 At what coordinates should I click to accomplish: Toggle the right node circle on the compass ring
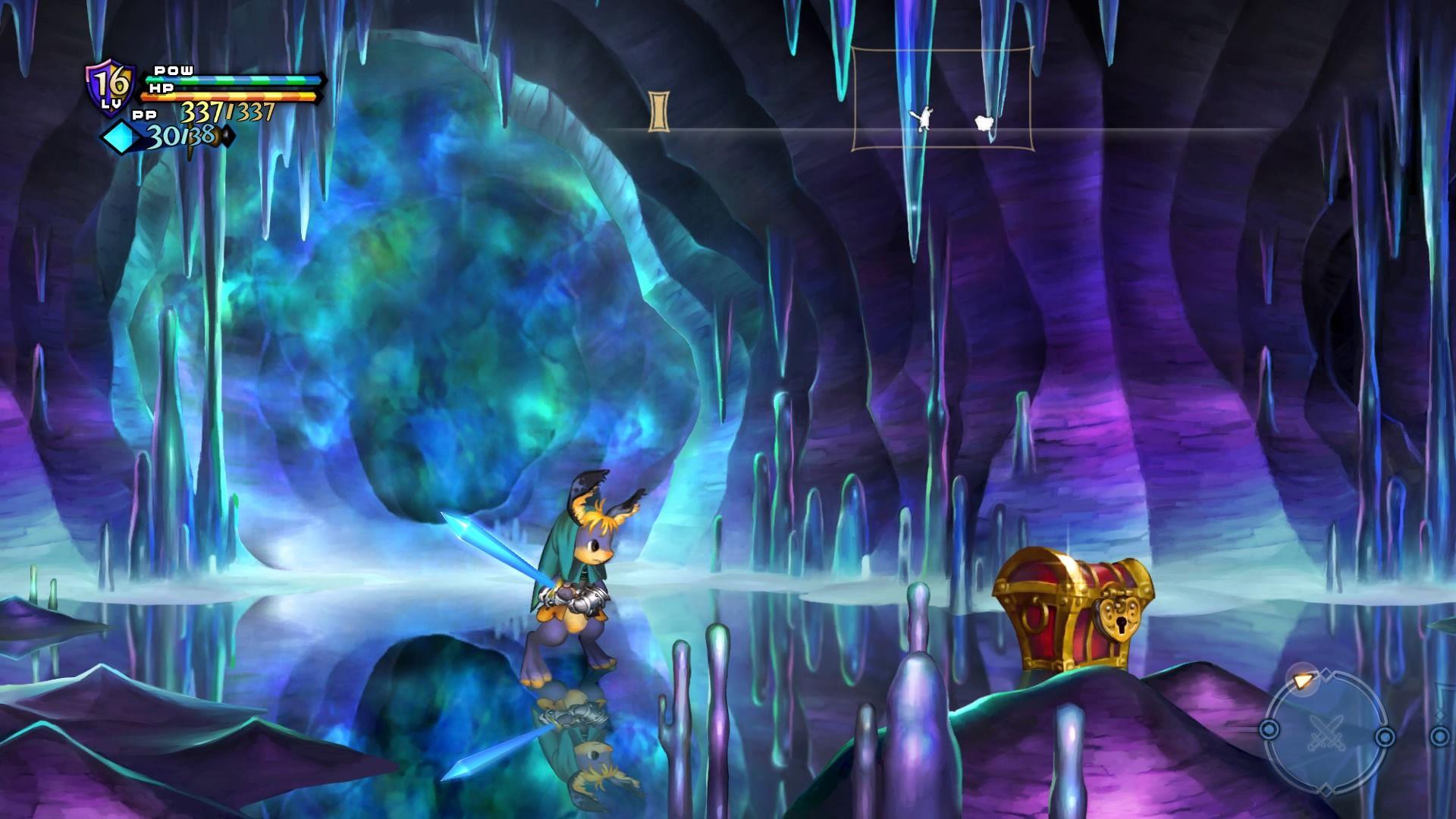(1385, 736)
